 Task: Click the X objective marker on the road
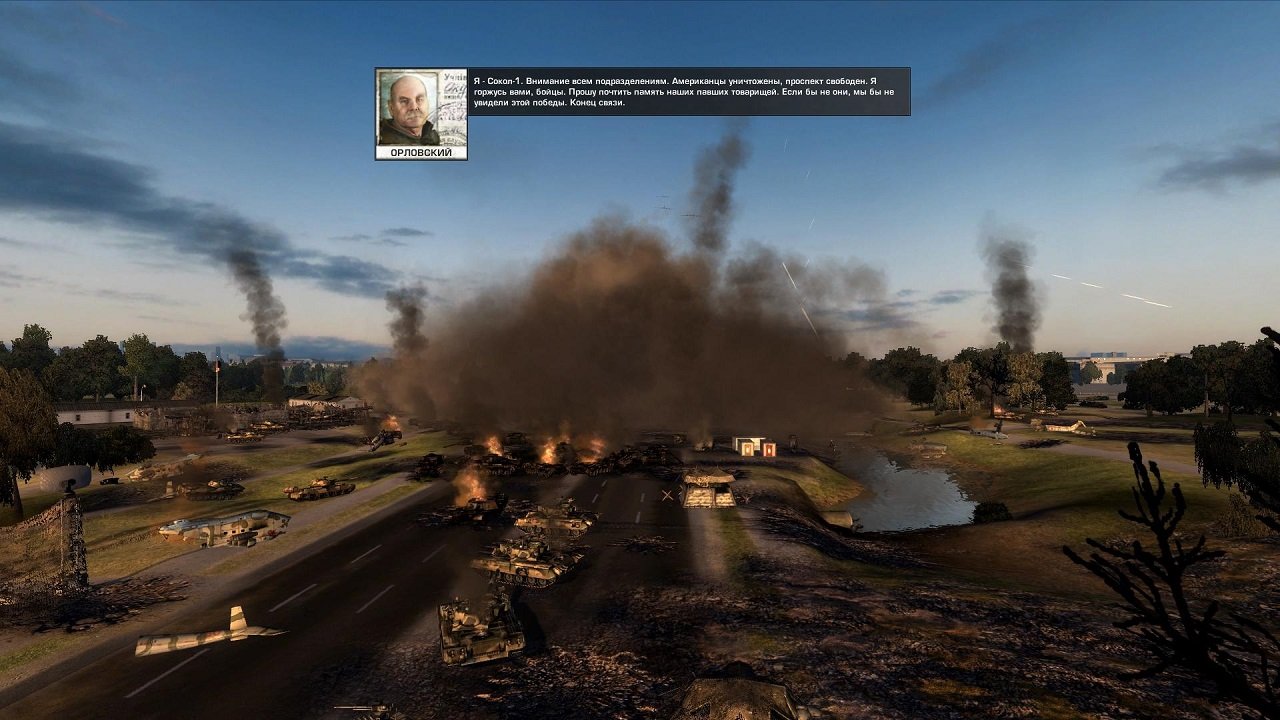pos(668,495)
